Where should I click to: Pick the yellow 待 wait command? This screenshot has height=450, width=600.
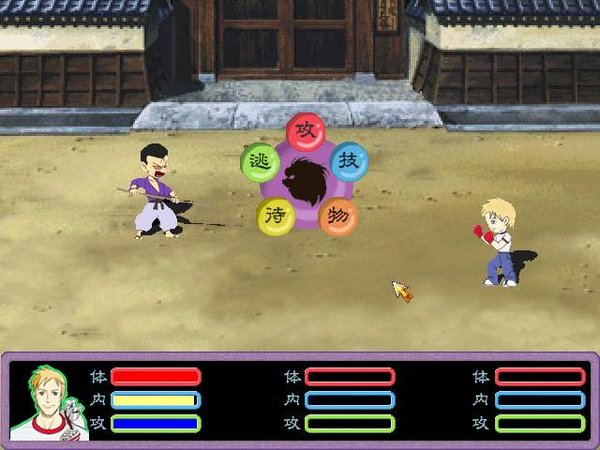point(276,216)
